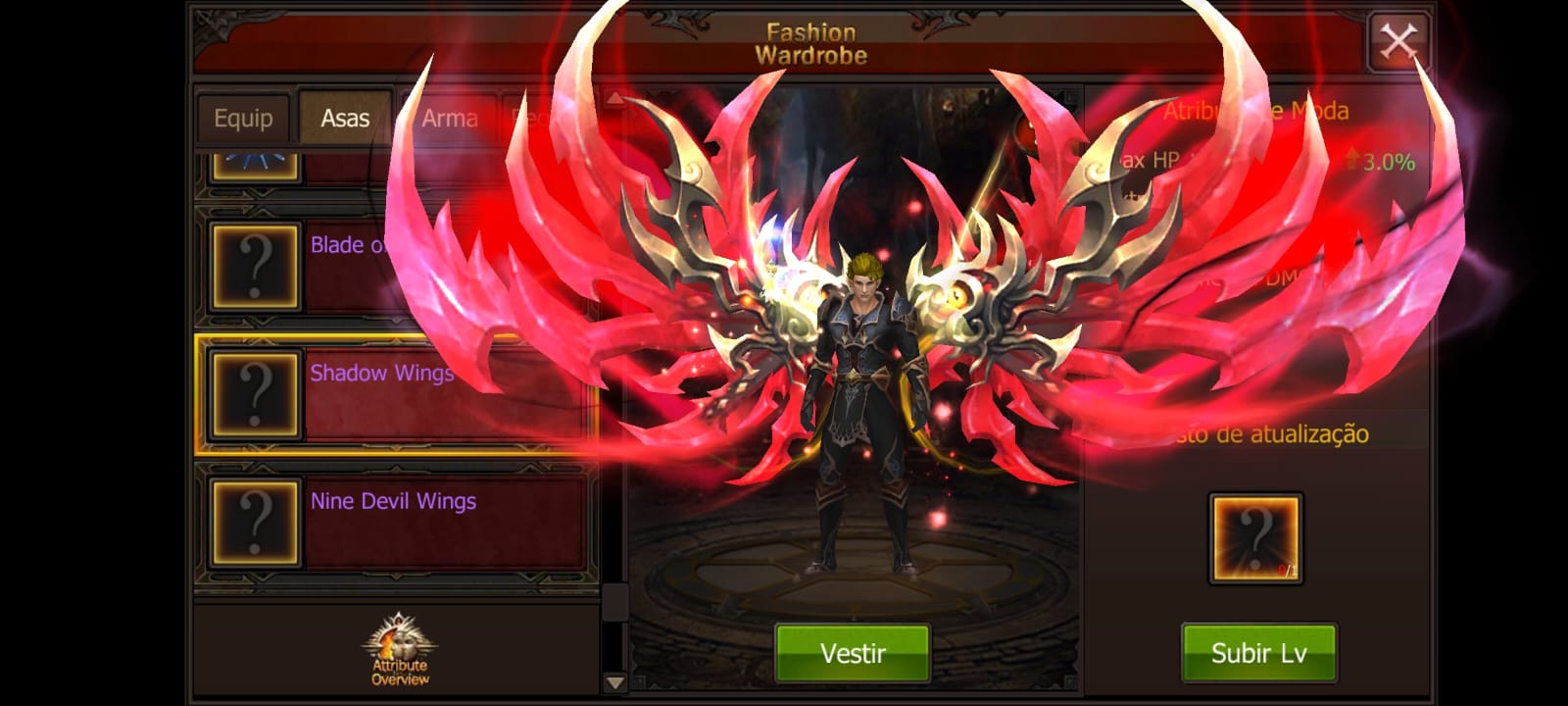This screenshot has height=706, width=1568.
Task: Close the Fashion Wardrobe window
Action: [x=1397, y=41]
